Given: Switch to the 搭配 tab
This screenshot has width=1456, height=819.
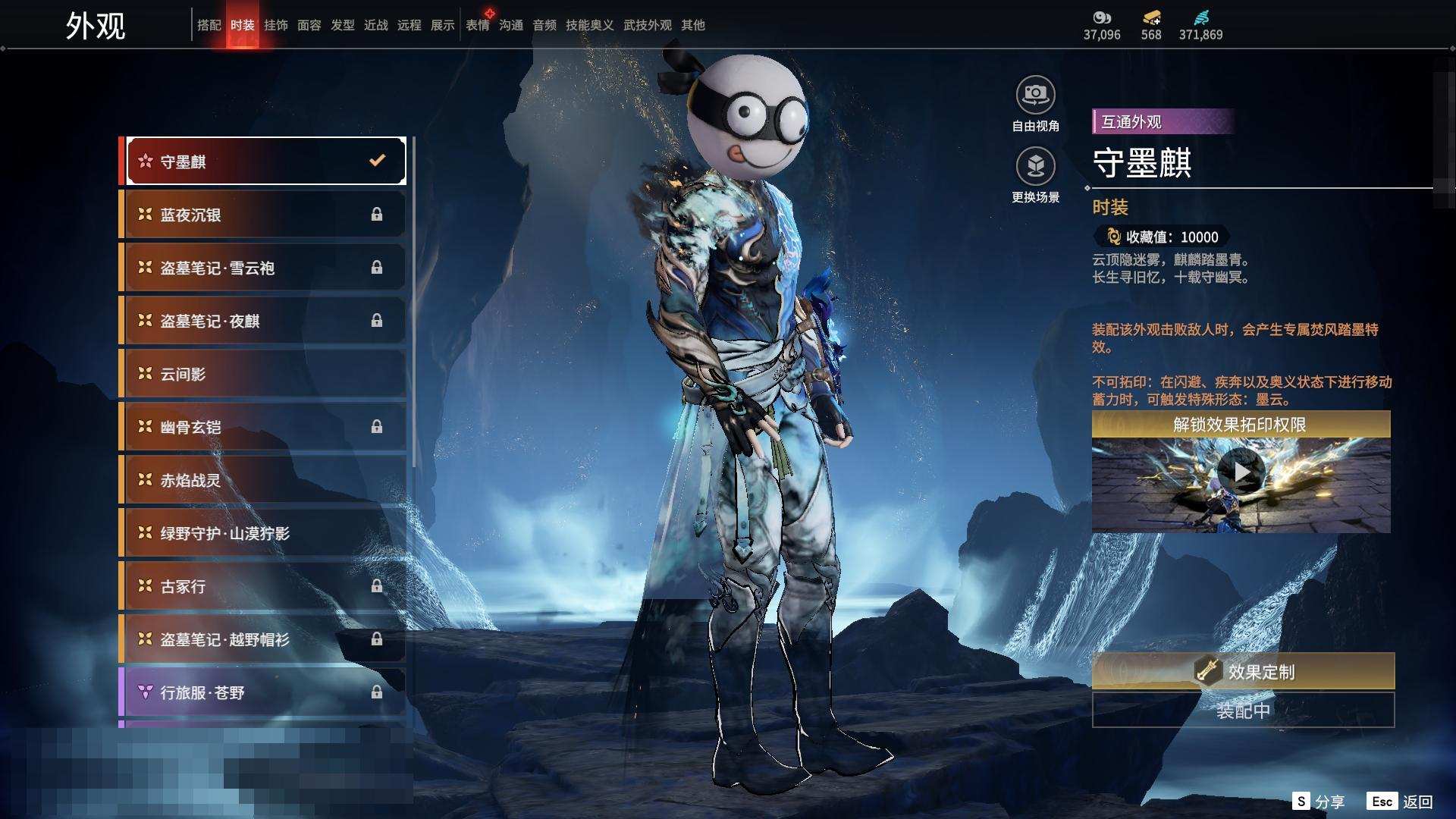Looking at the screenshot, I should 209,25.
